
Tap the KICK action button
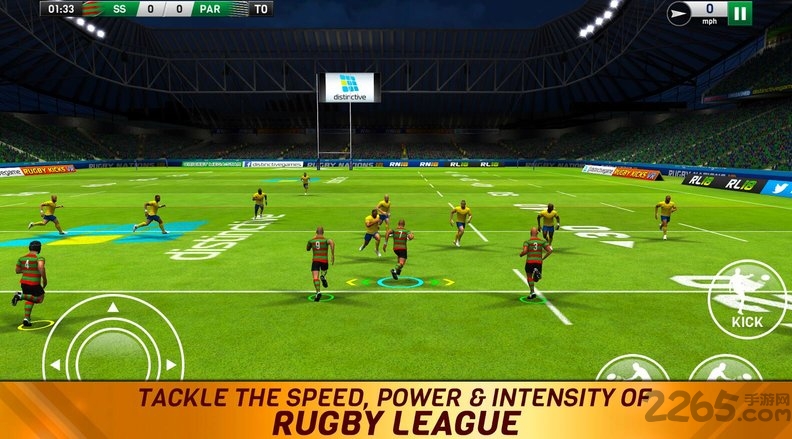[x=746, y=297]
